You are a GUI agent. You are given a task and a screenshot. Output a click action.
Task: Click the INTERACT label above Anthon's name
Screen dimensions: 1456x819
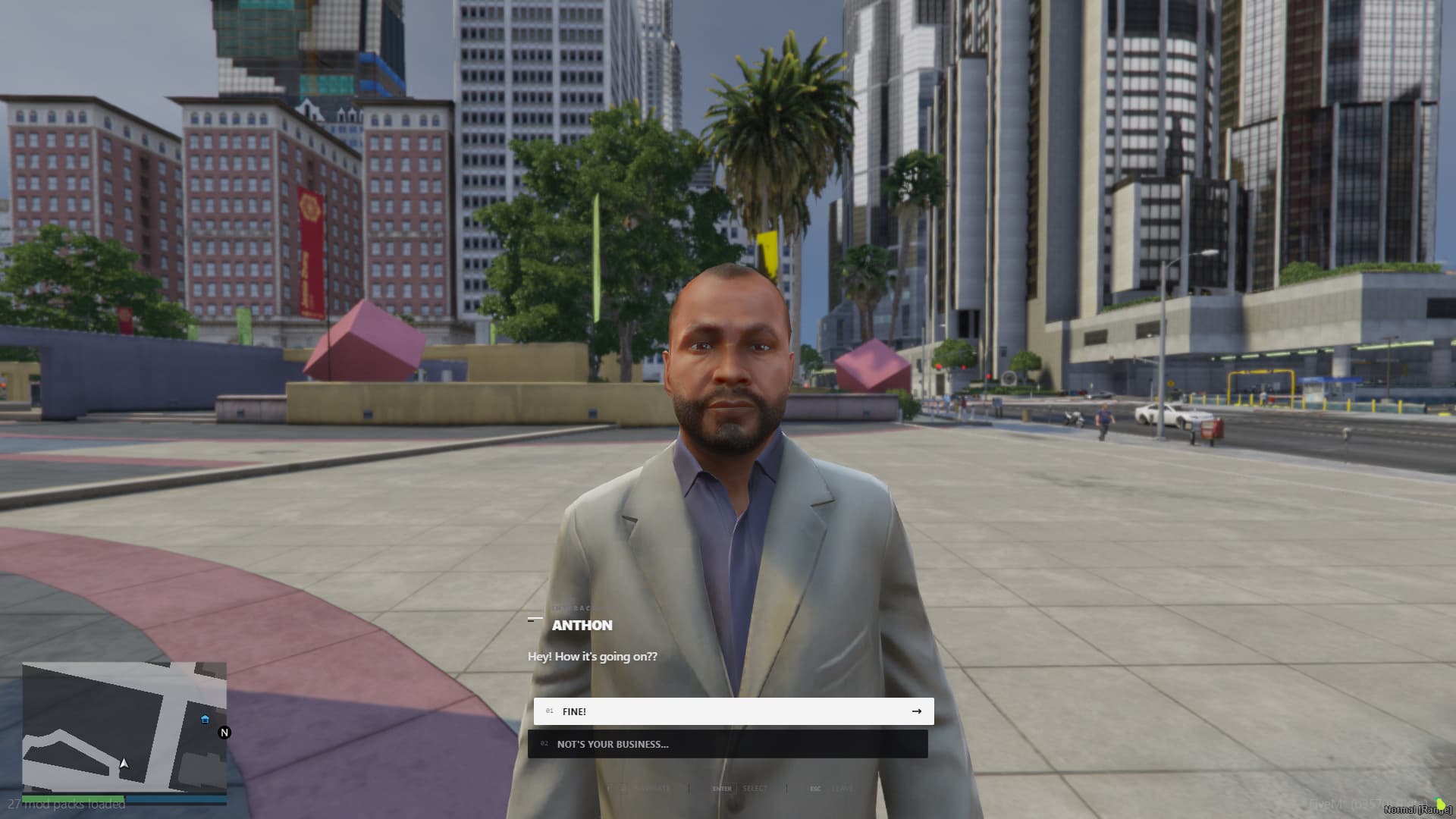[x=573, y=607]
